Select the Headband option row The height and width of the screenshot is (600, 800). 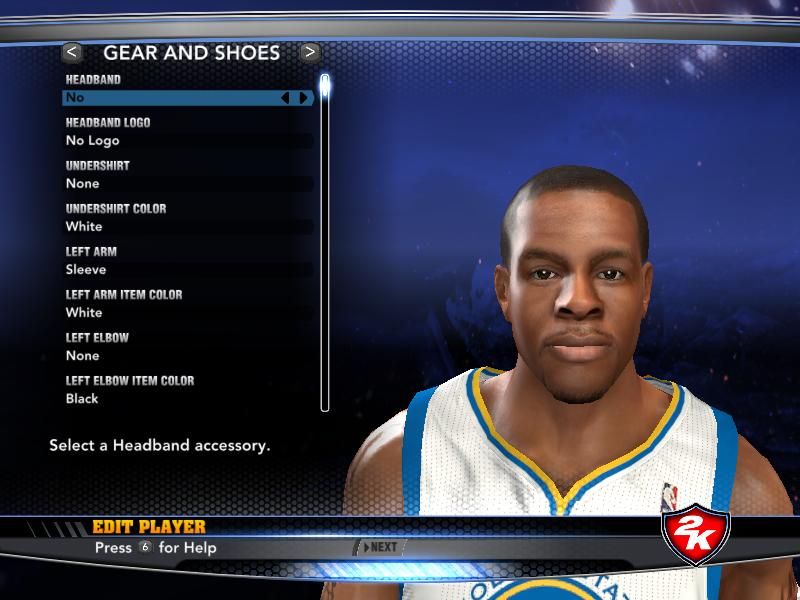(x=170, y=98)
